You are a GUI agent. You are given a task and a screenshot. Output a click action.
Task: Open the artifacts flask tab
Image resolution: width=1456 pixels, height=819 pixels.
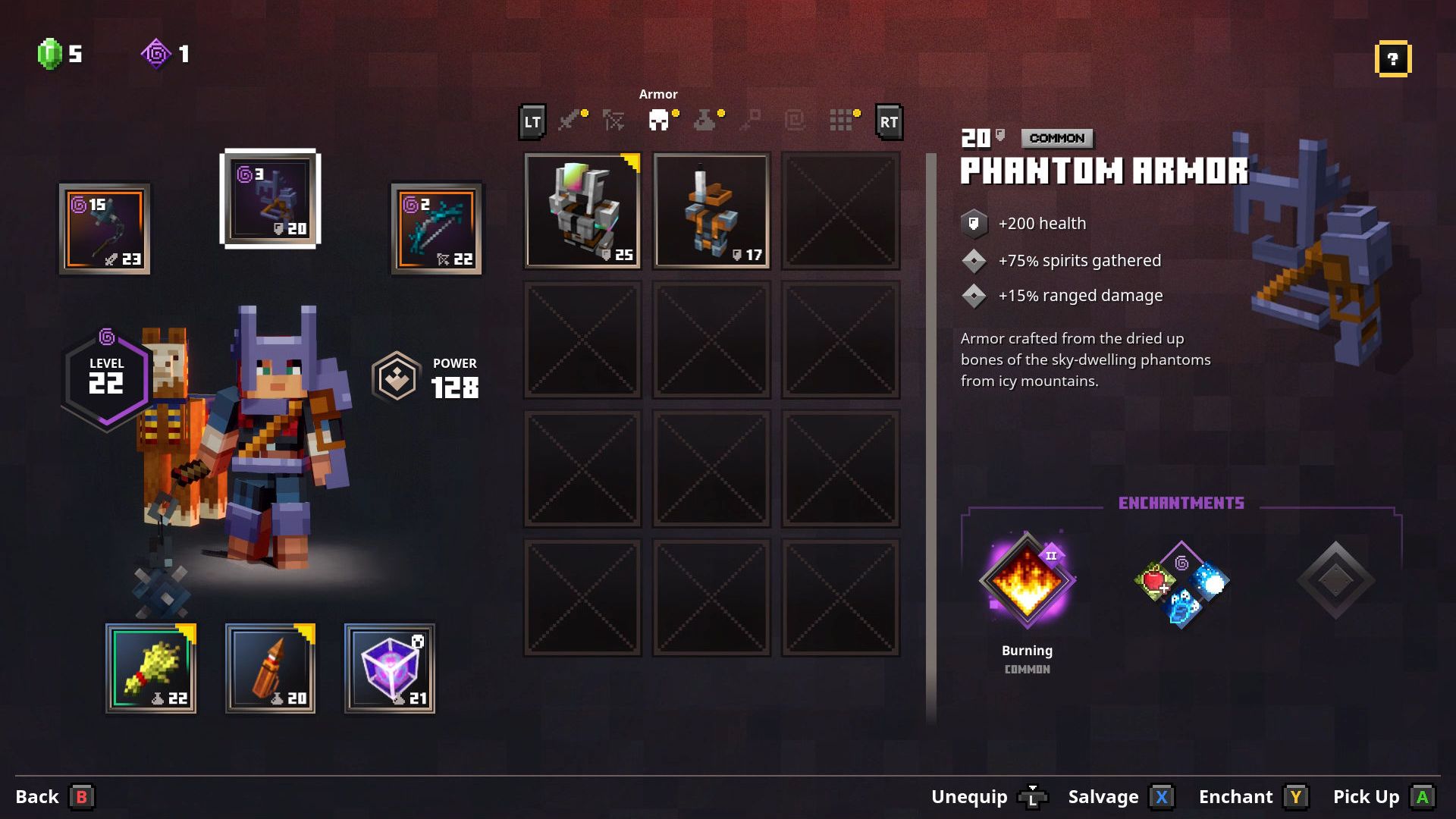click(x=704, y=120)
